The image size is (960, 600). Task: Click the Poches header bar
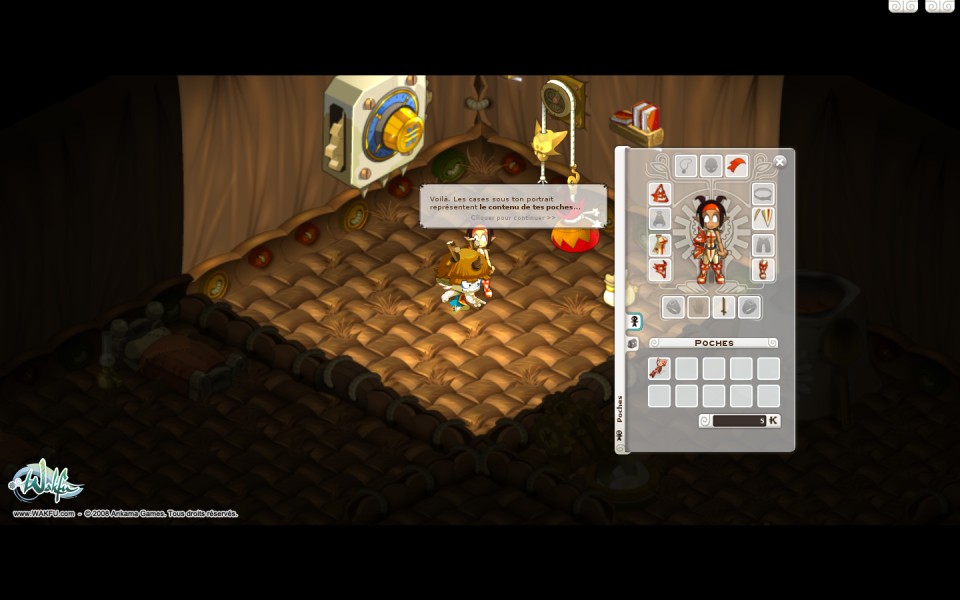click(x=714, y=343)
